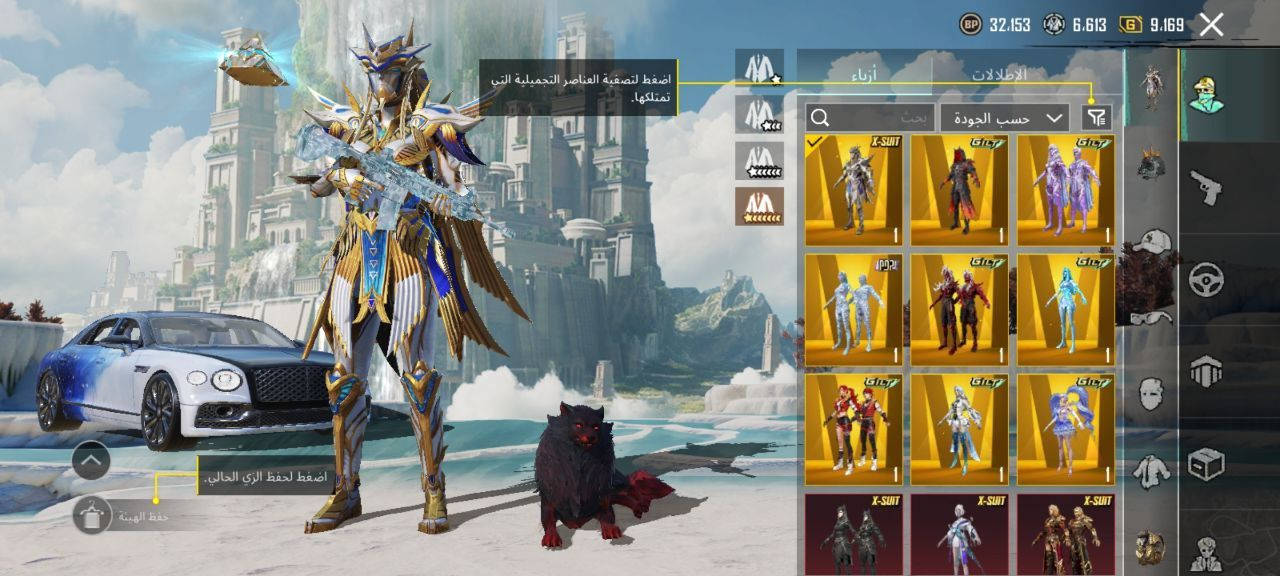The width and height of the screenshot is (1280, 576).
Task: Open the crate box category
Action: [x=1206, y=465]
